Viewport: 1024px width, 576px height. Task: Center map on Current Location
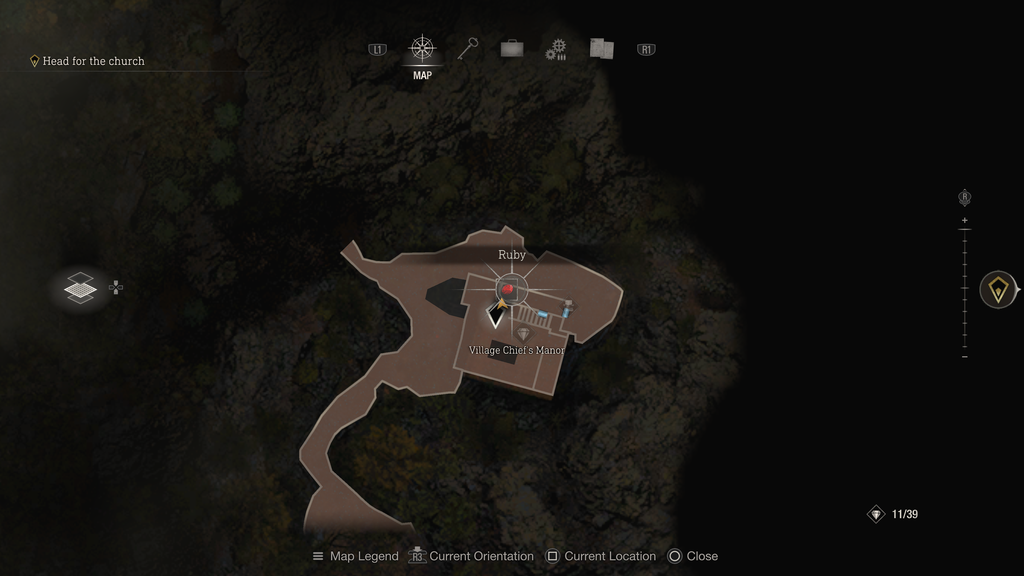601,556
